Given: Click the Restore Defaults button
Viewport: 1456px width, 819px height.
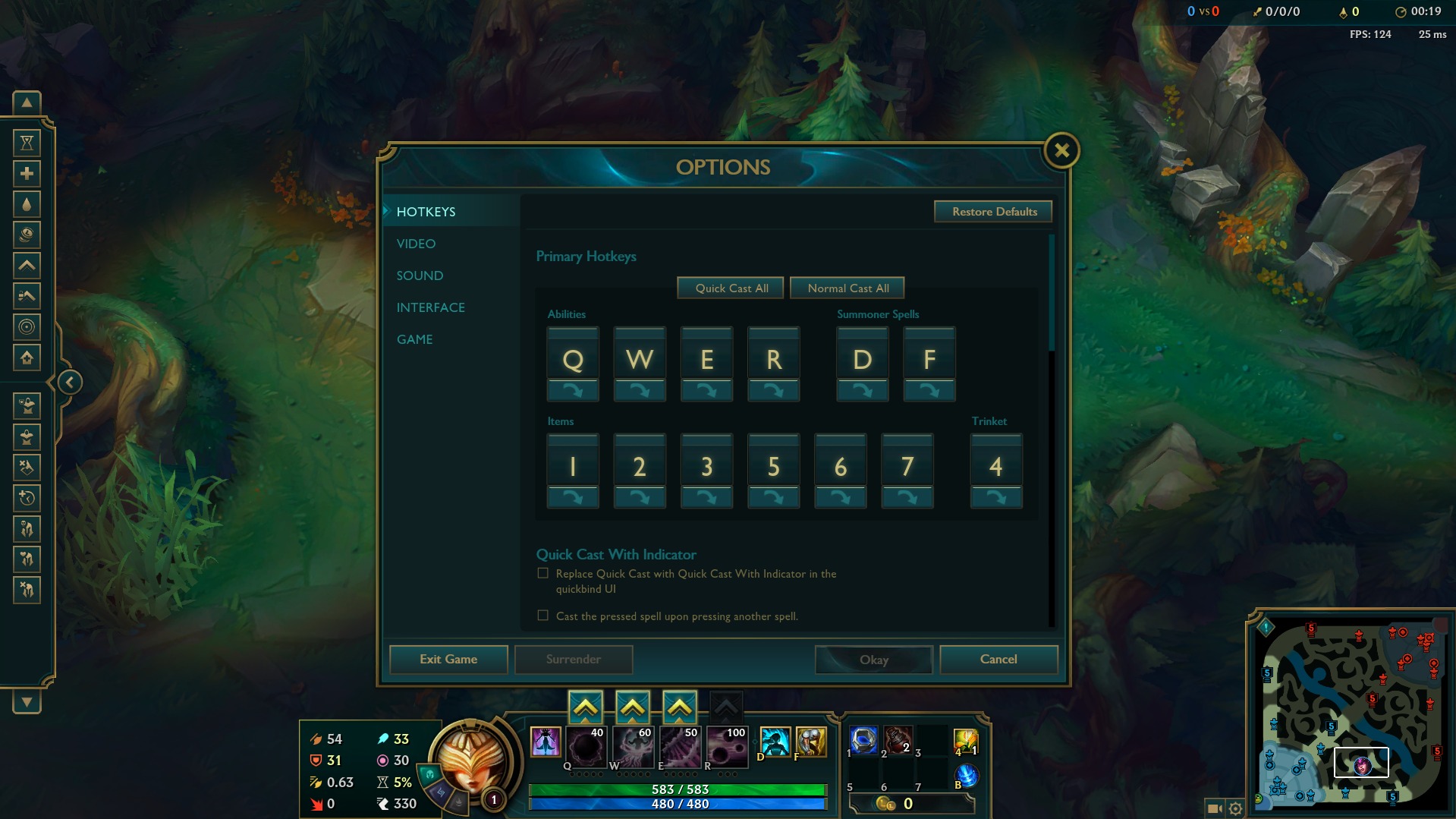Looking at the screenshot, I should coord(993,211).
